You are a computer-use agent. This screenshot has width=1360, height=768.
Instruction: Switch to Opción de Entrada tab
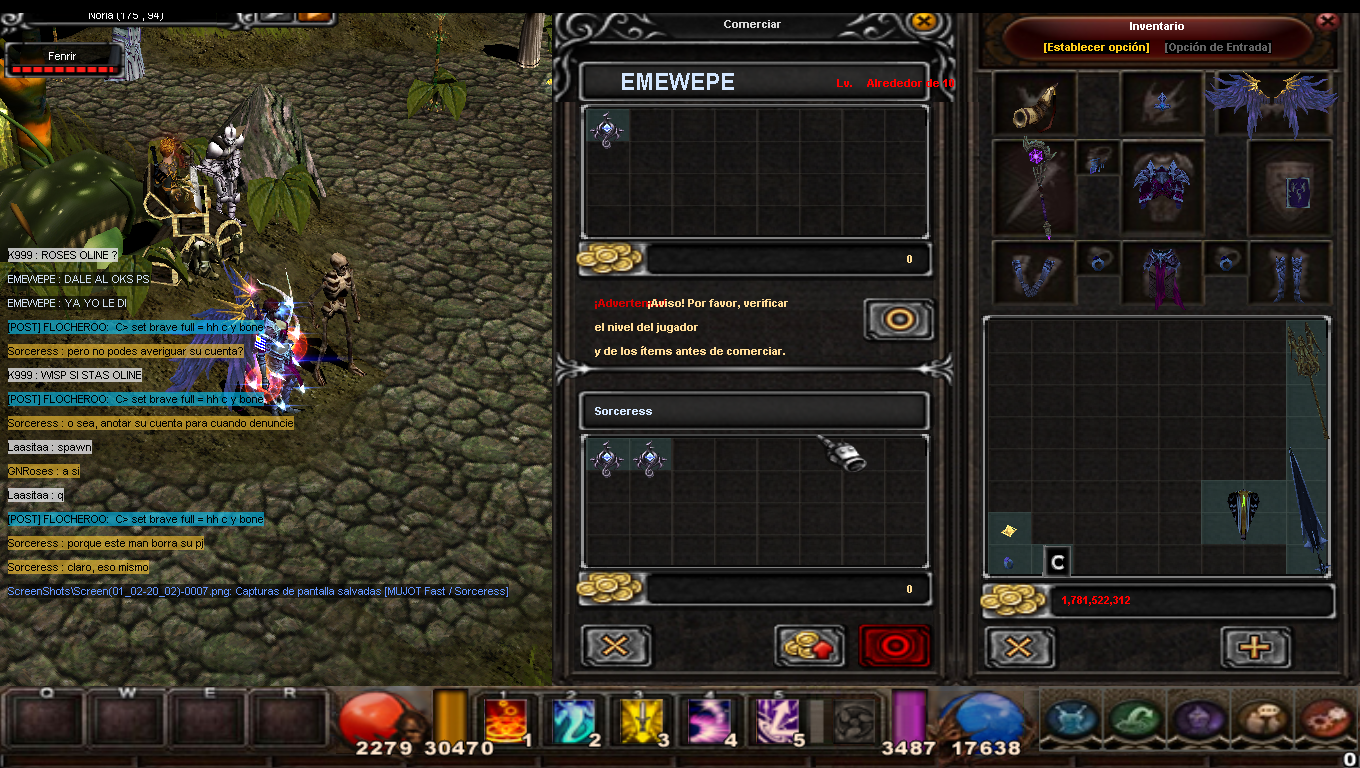1217,47
